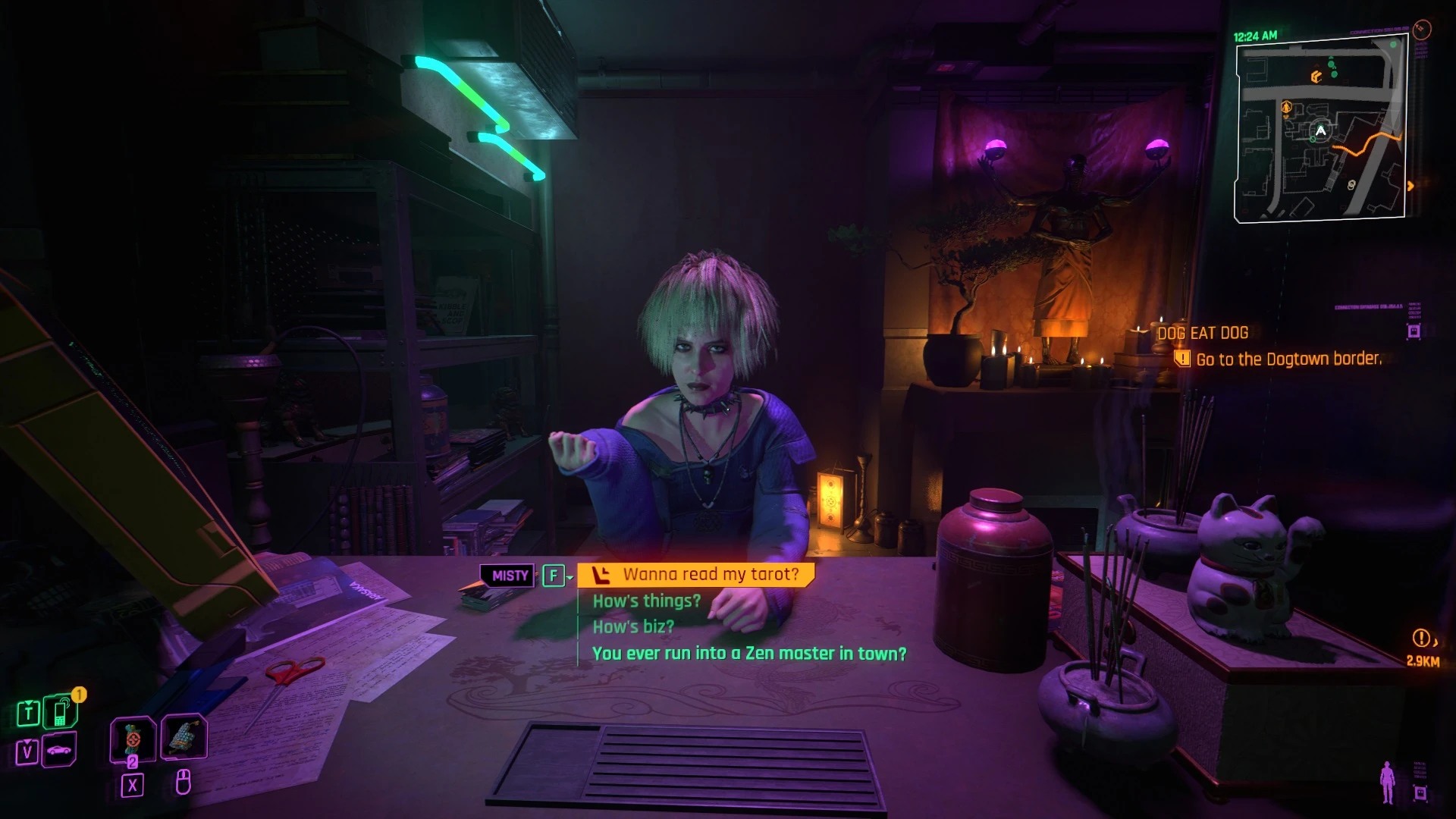Open the phone icon with notification badge
The image size is (1456, 819).
(61, 712)
